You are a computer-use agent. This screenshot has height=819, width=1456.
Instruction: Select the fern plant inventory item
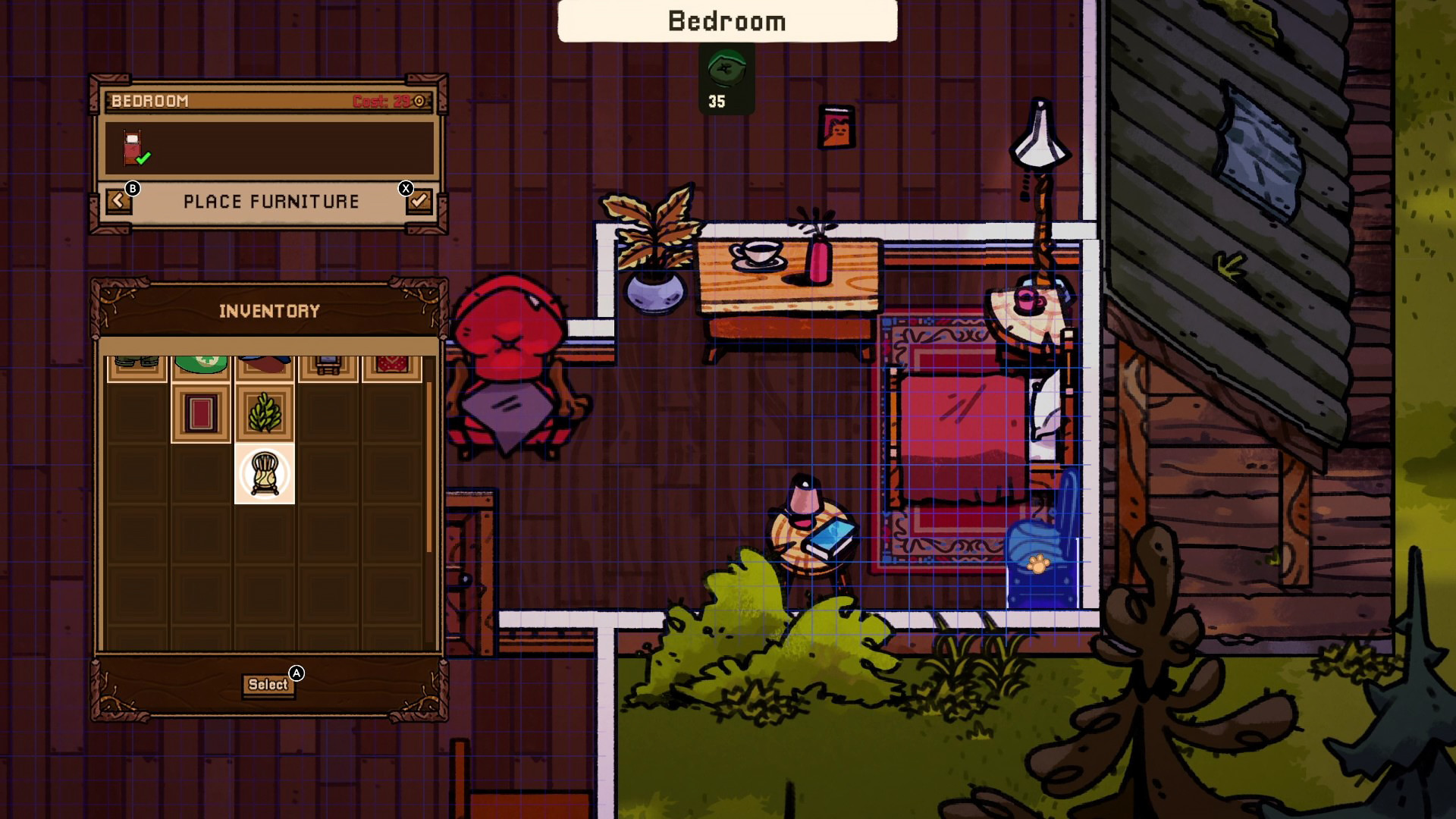coord(265,412)
